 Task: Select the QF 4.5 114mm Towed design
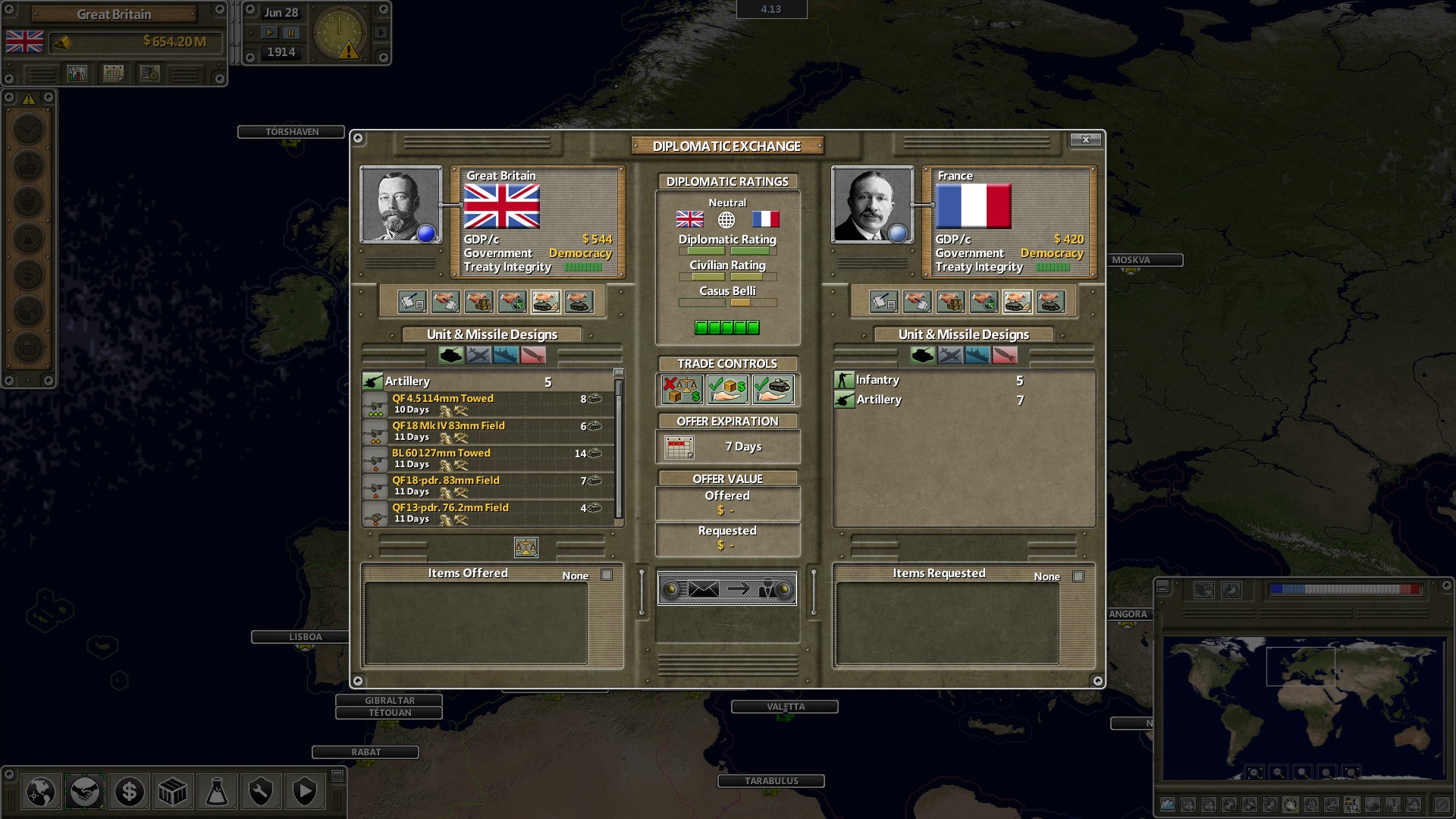(442, 399)
